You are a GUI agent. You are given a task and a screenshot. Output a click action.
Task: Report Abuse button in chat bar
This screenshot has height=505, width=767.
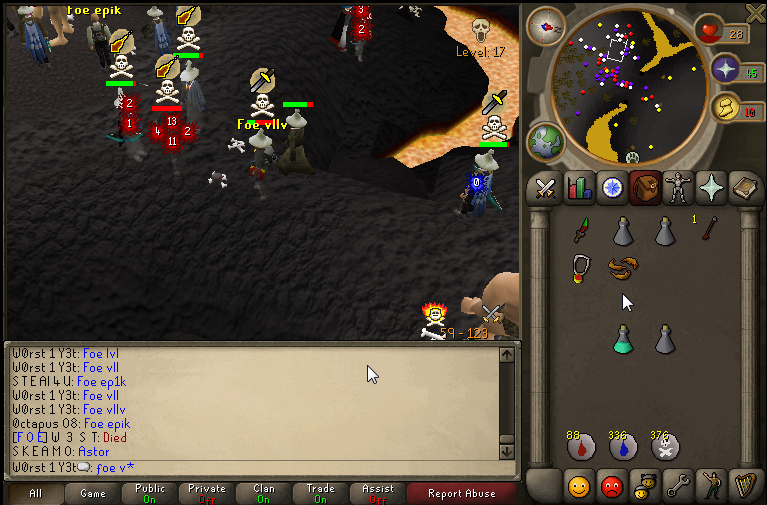pyautogui.click(x=461, y=493)
